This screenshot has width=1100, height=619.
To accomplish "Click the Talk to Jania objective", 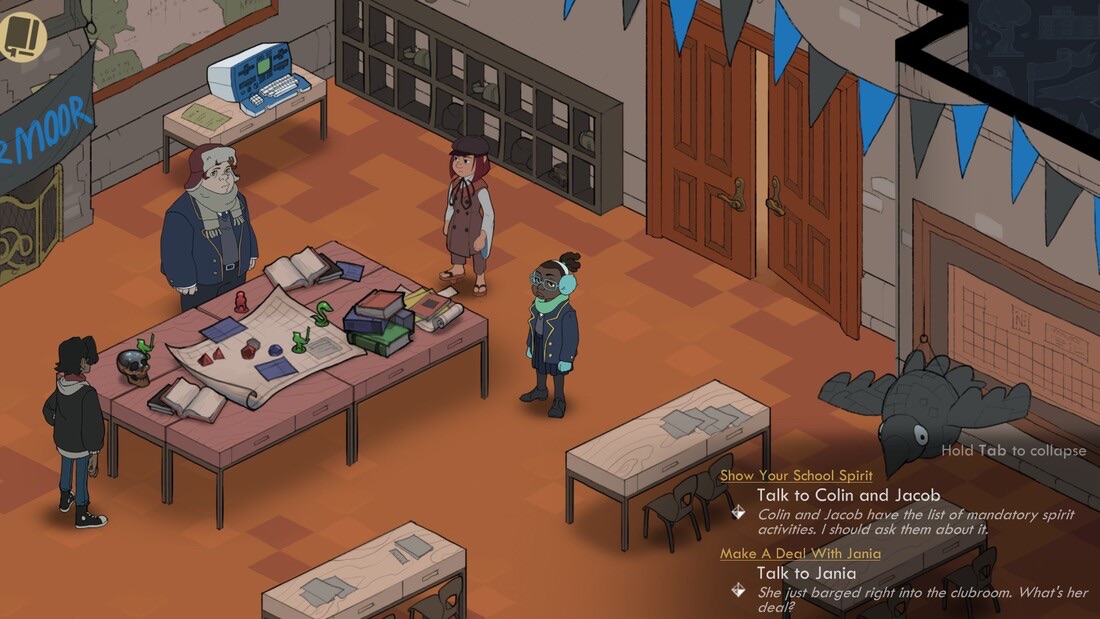I will point(806,573).
